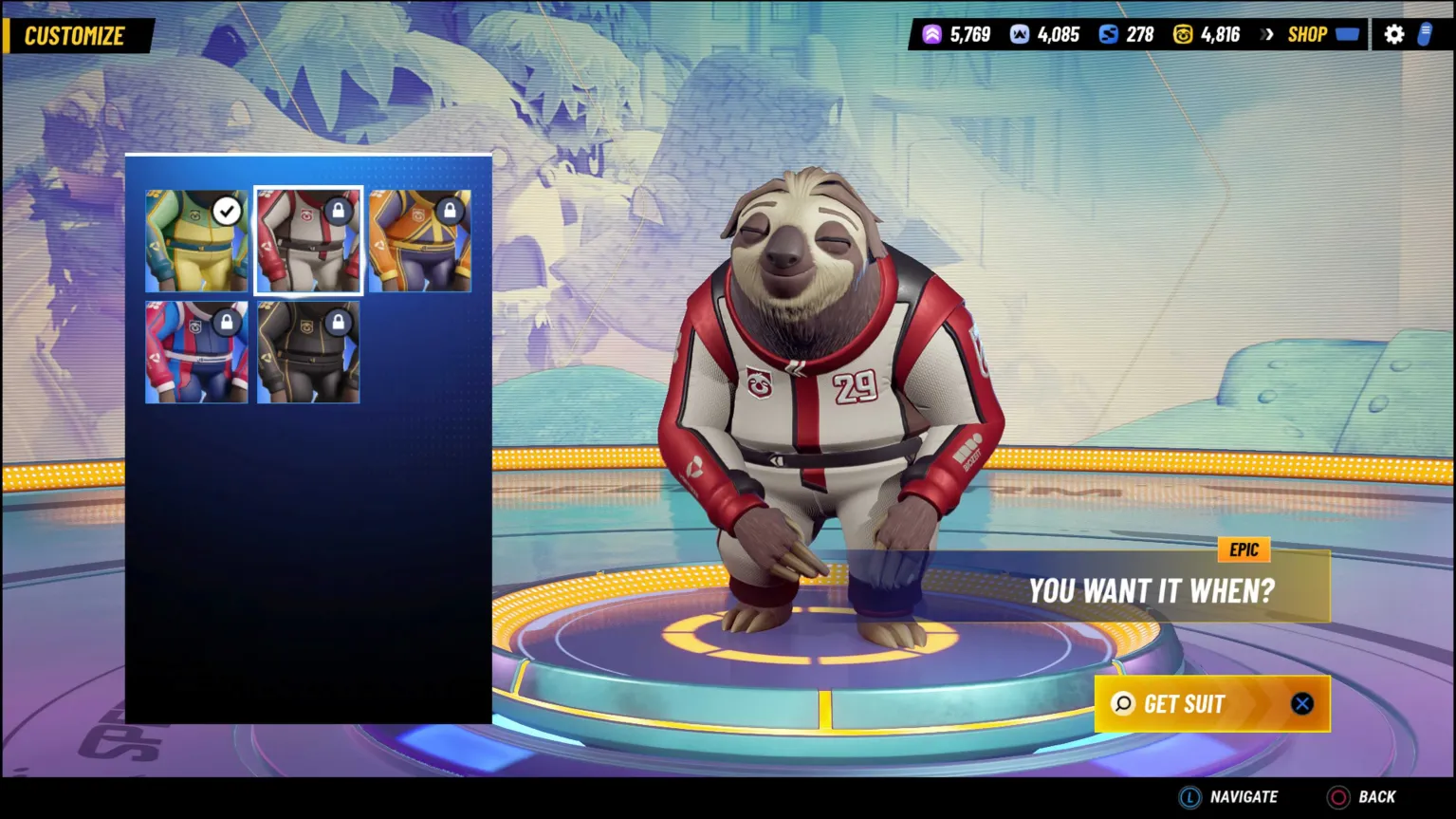Select the red and blue striped suit

(x=196, y=353)
